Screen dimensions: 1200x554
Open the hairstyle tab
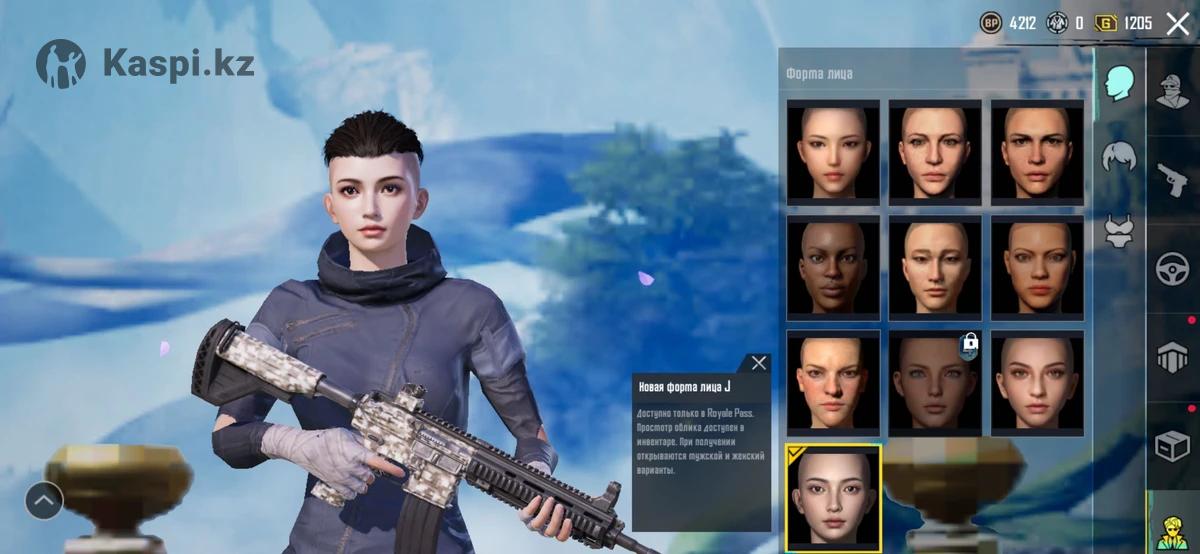(1119, 157)
